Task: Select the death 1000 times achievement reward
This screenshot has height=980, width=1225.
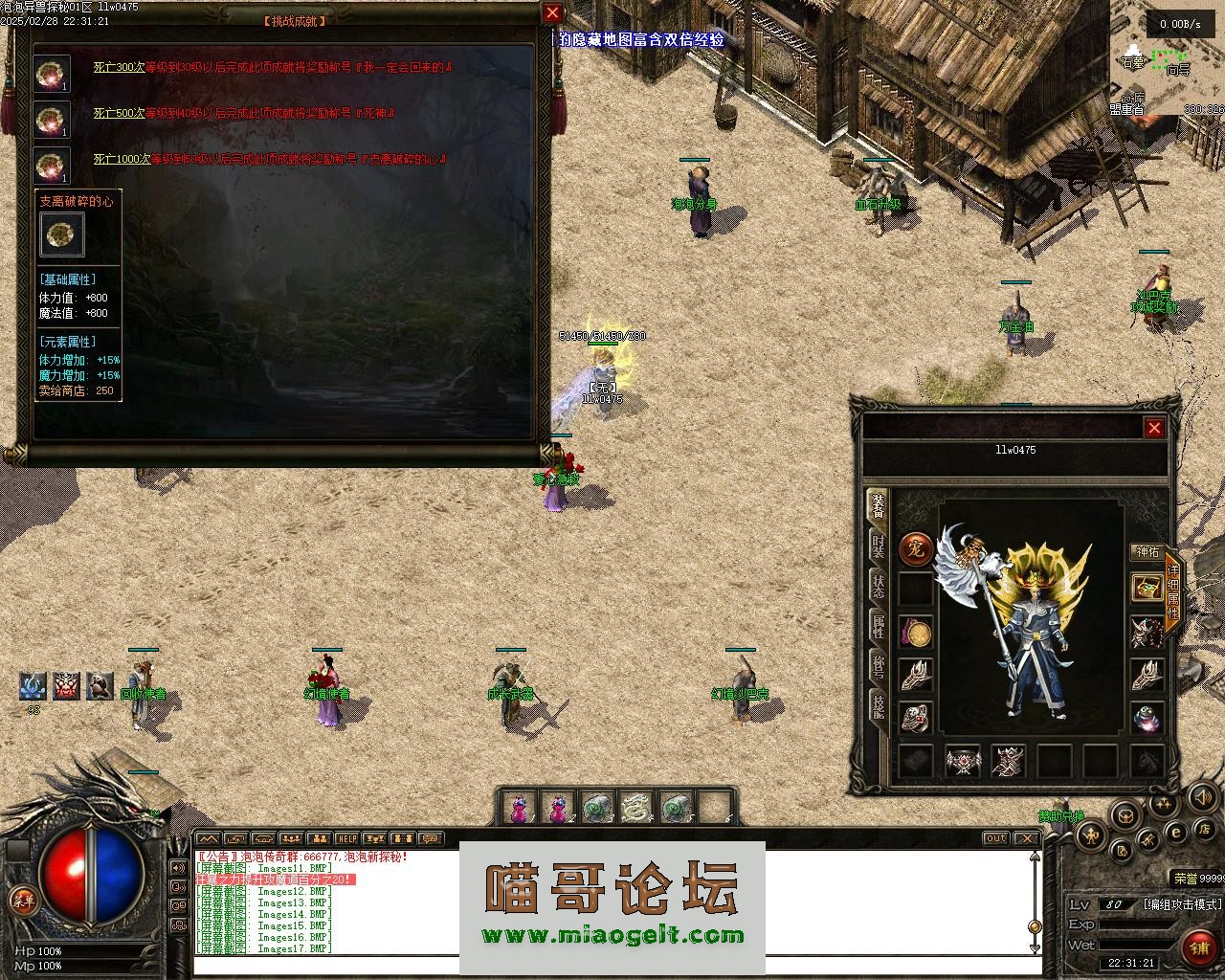Action: click(52, 166)
